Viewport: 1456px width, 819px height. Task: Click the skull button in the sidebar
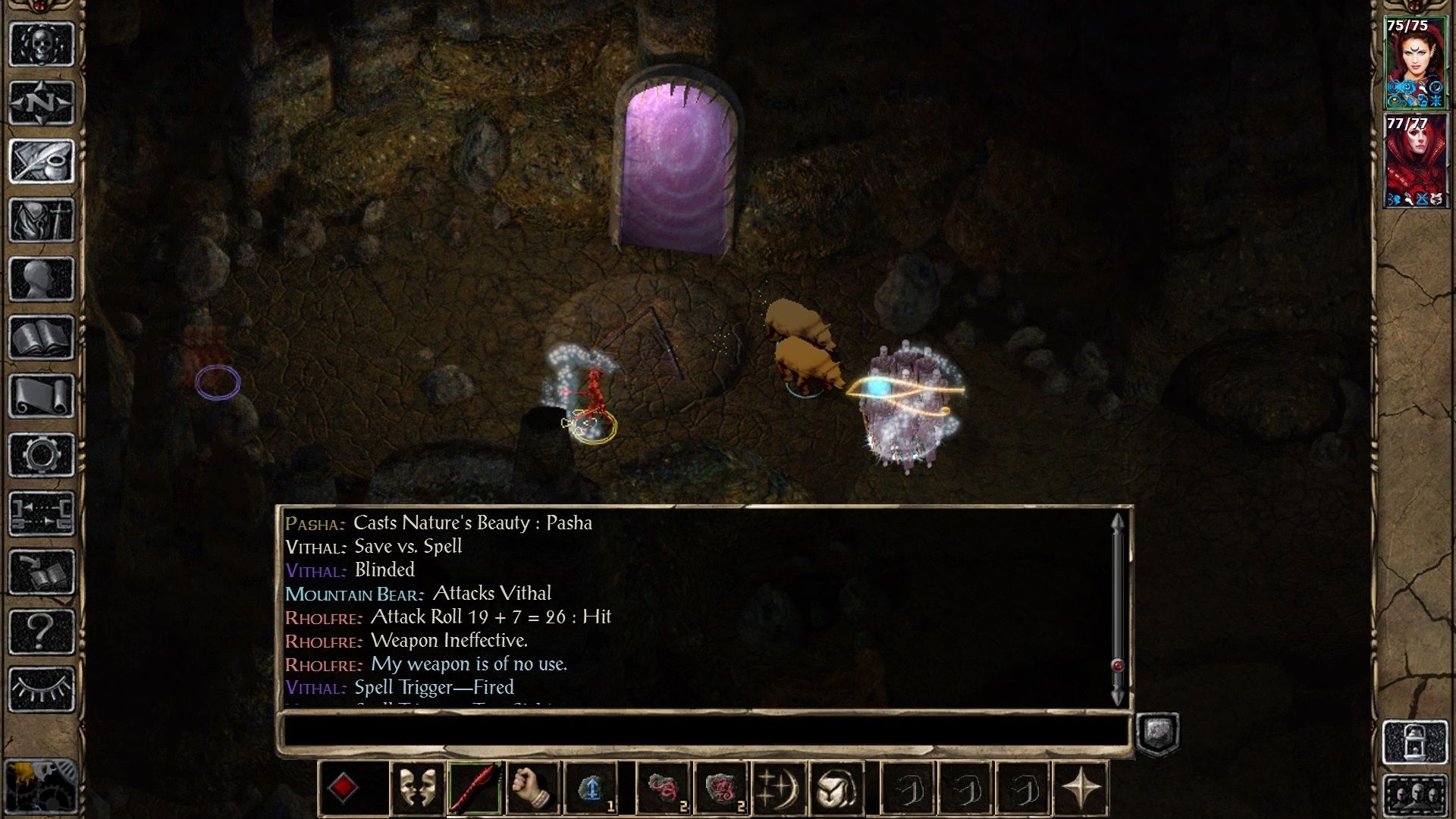42,44
